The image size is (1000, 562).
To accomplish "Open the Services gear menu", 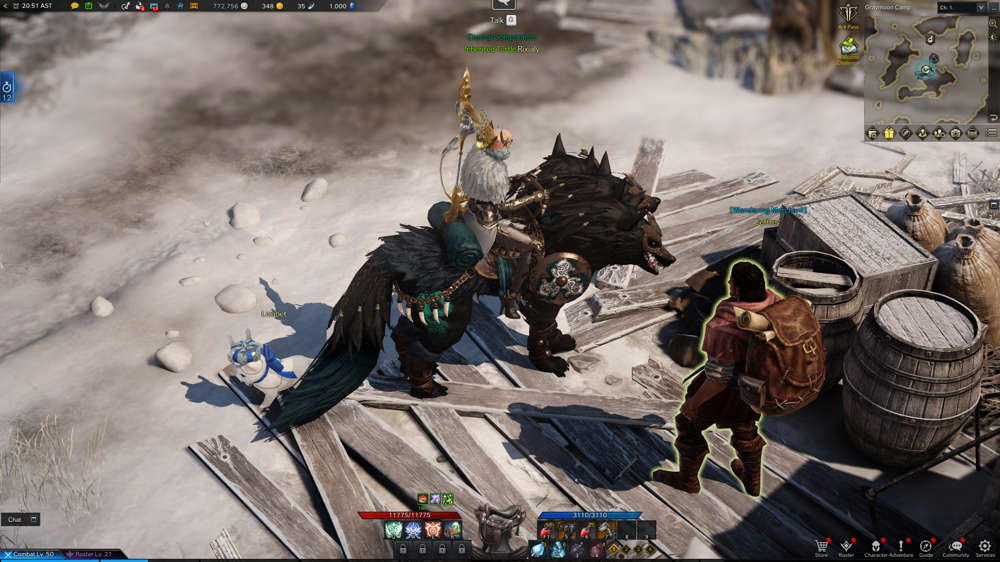I will coord(986,546).
